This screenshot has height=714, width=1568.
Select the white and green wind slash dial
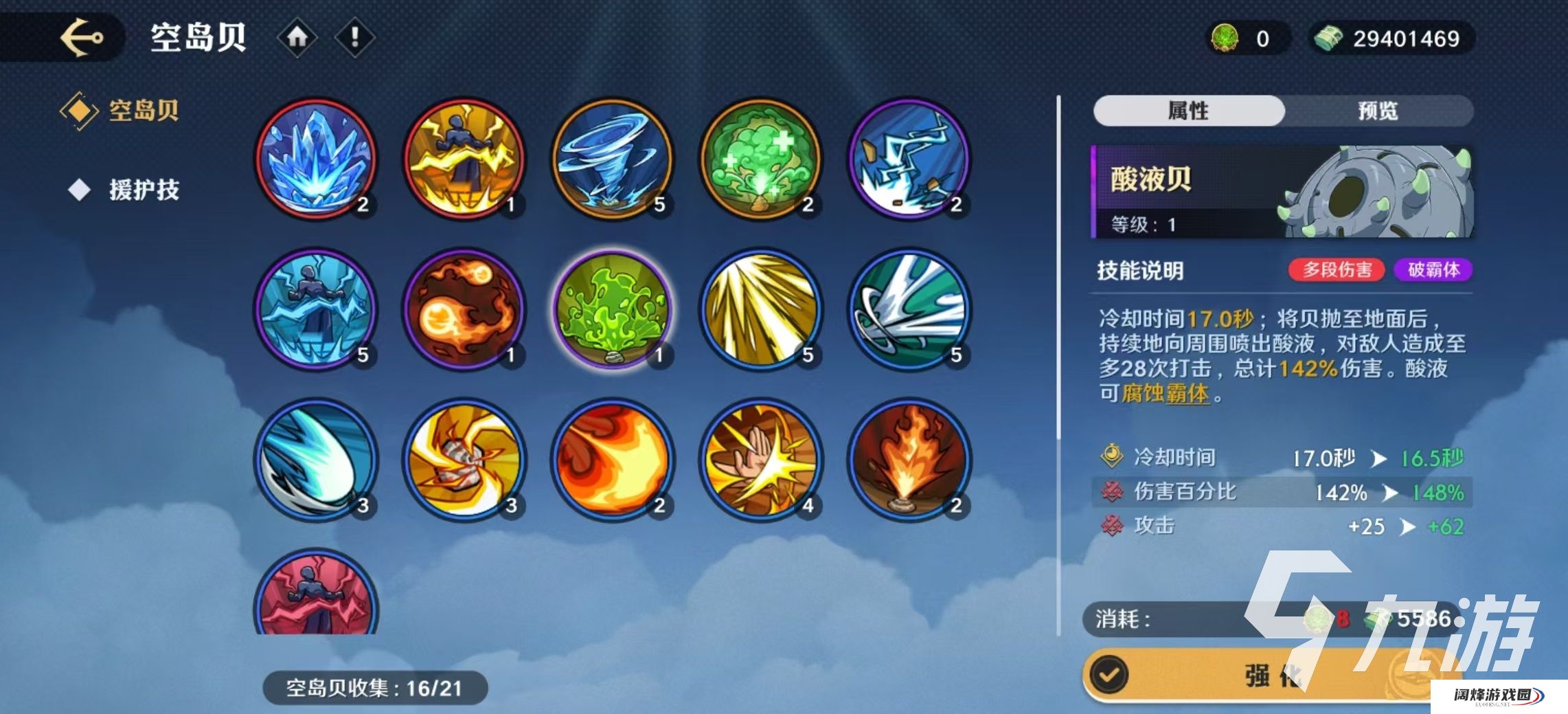click(909, 309)
